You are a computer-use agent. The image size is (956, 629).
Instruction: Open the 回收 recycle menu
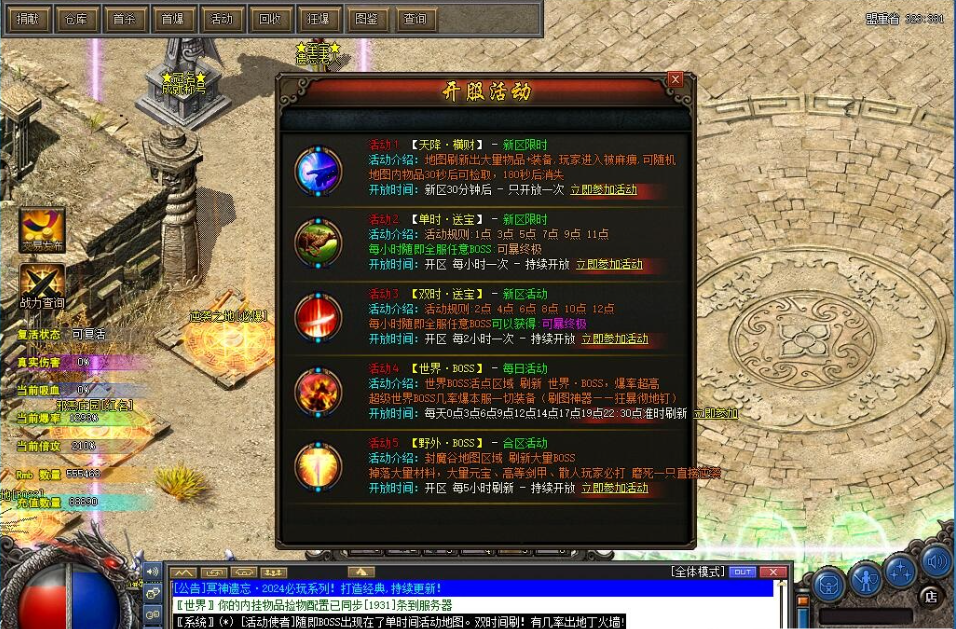pos(269,19)
